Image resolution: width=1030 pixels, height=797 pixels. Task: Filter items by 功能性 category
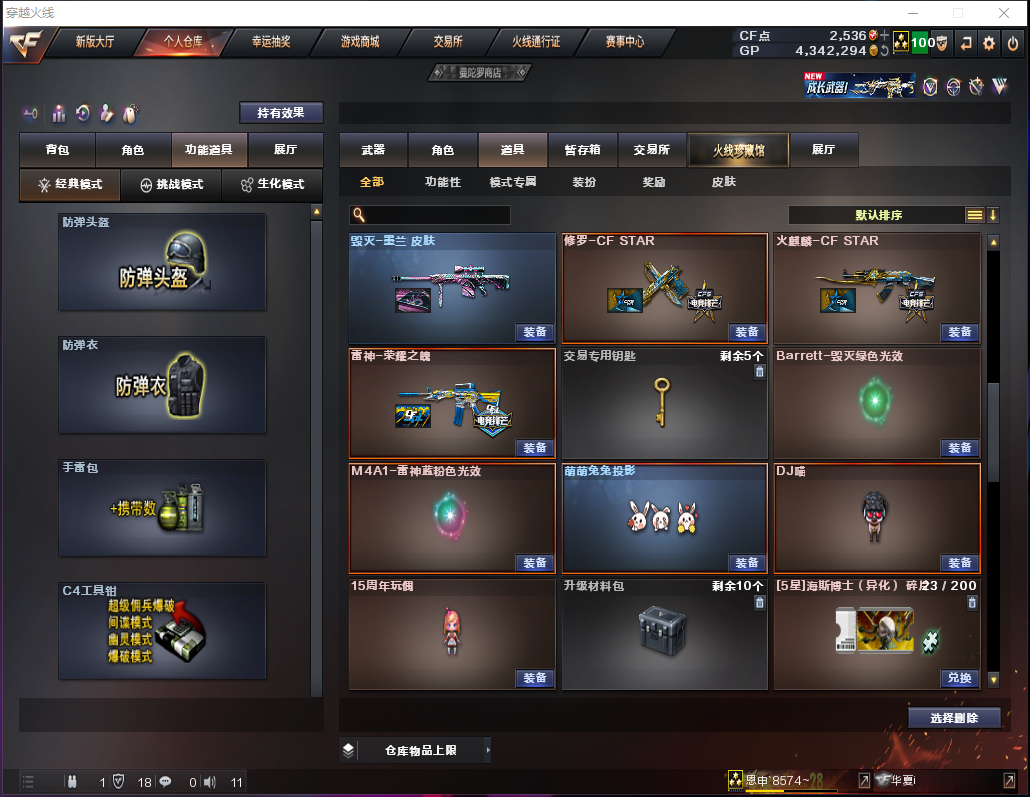tap(442, 182)
